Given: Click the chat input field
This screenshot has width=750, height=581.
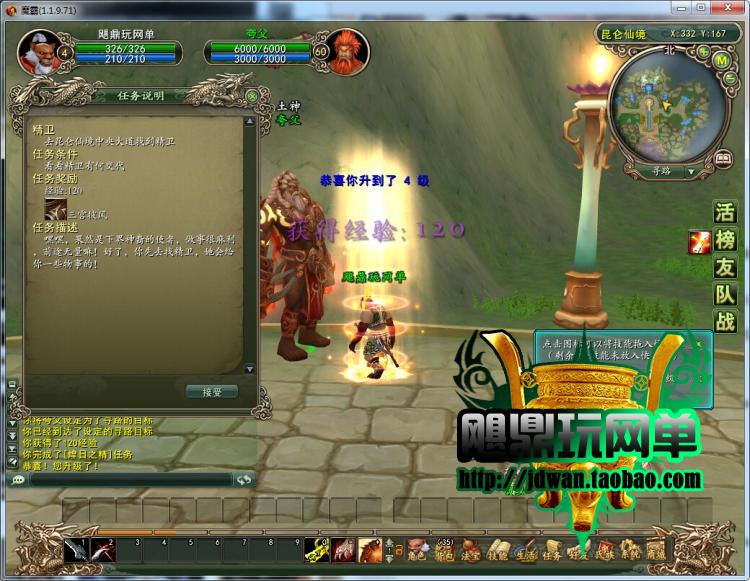Looking at the screenshot, I should pyautogui.click(x=130, y=480).
